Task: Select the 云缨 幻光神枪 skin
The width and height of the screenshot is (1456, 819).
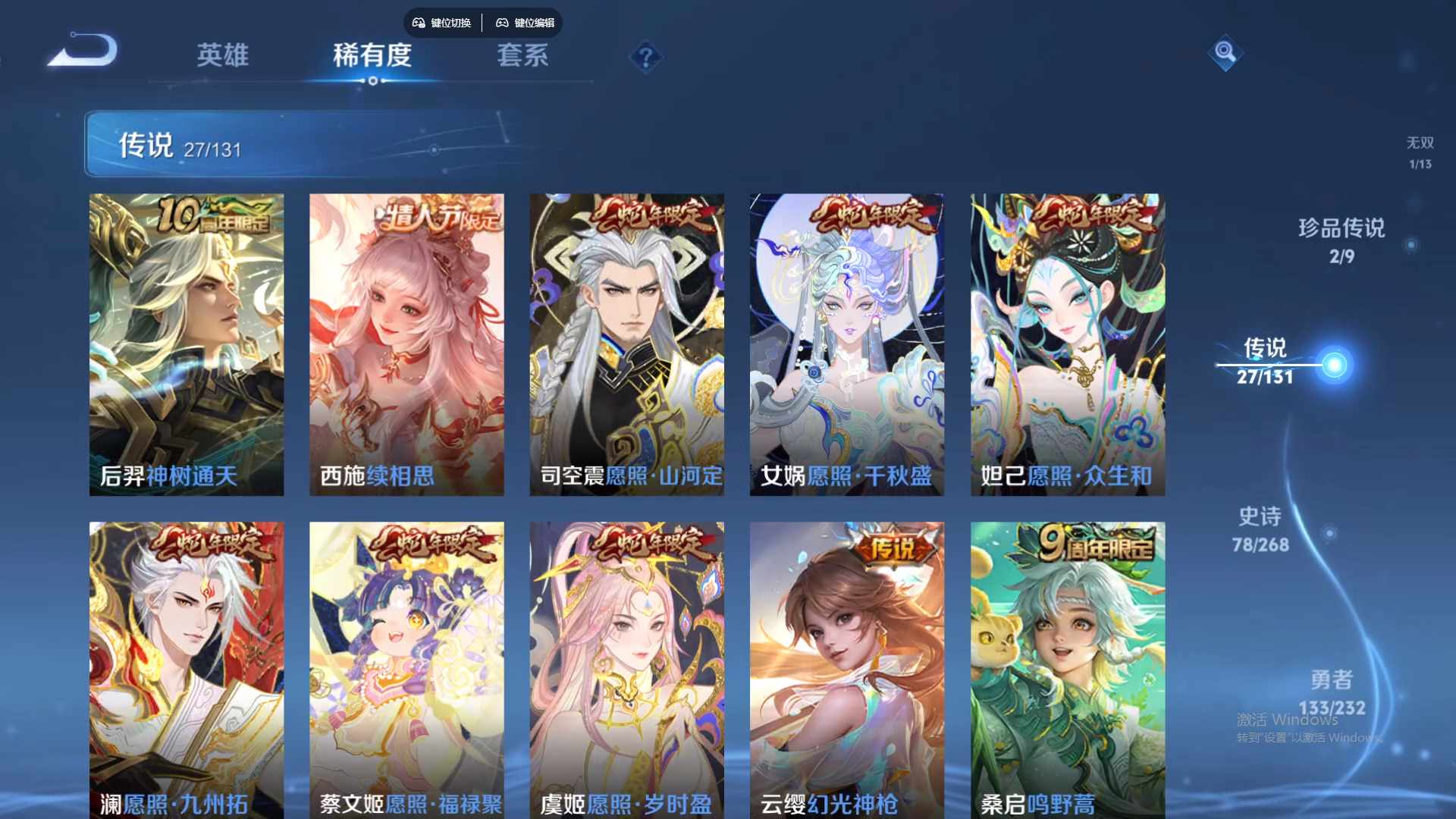Action: (847, 667)
